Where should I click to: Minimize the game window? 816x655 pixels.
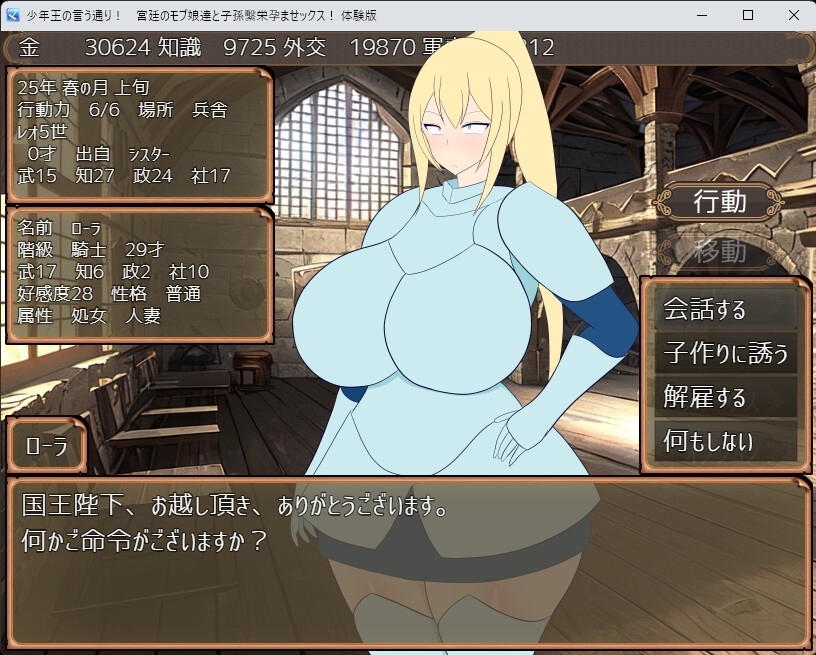click(701, 15)
